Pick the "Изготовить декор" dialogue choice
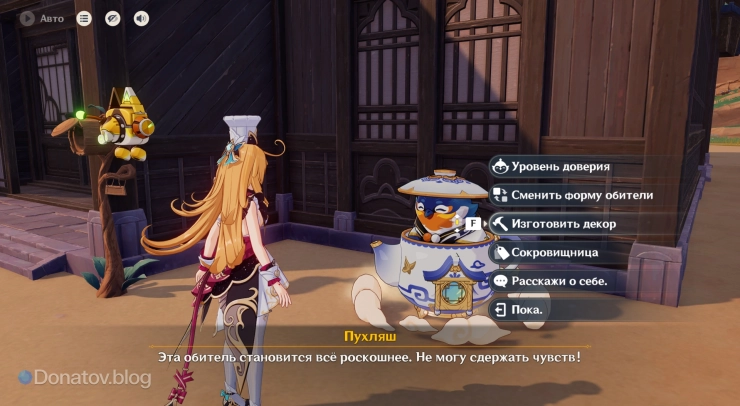 (563, 224)
